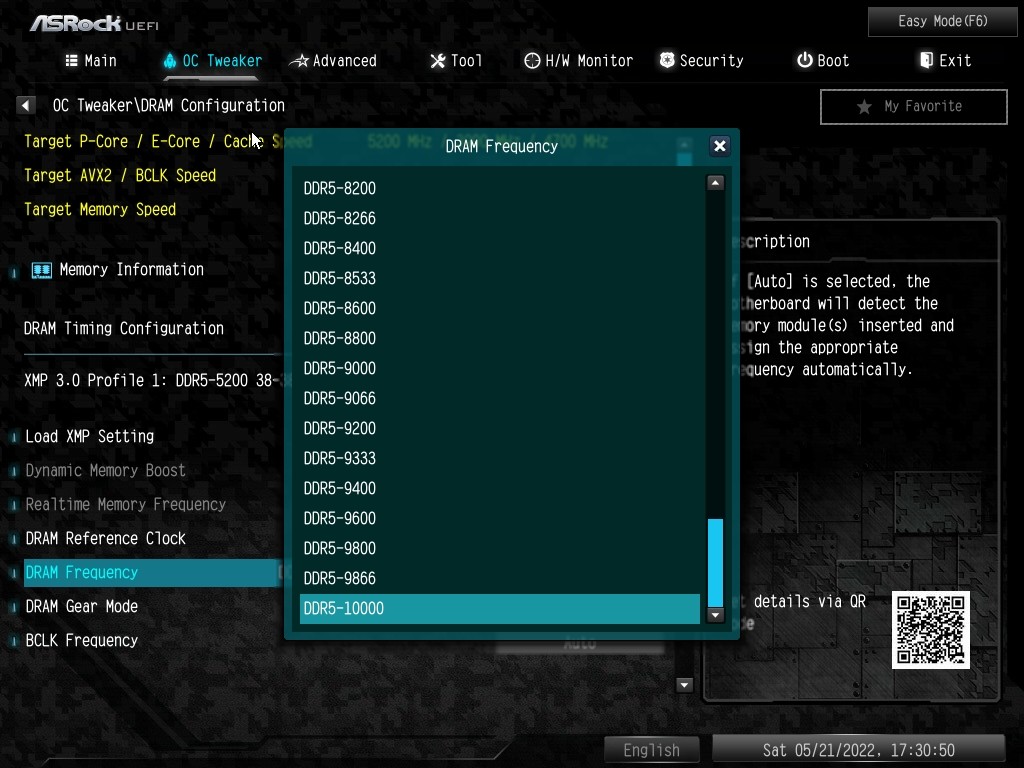Screen dimensions: 1024x768
Task: Close the DRAM Frequency popup
Action: (x=719, y=146)
